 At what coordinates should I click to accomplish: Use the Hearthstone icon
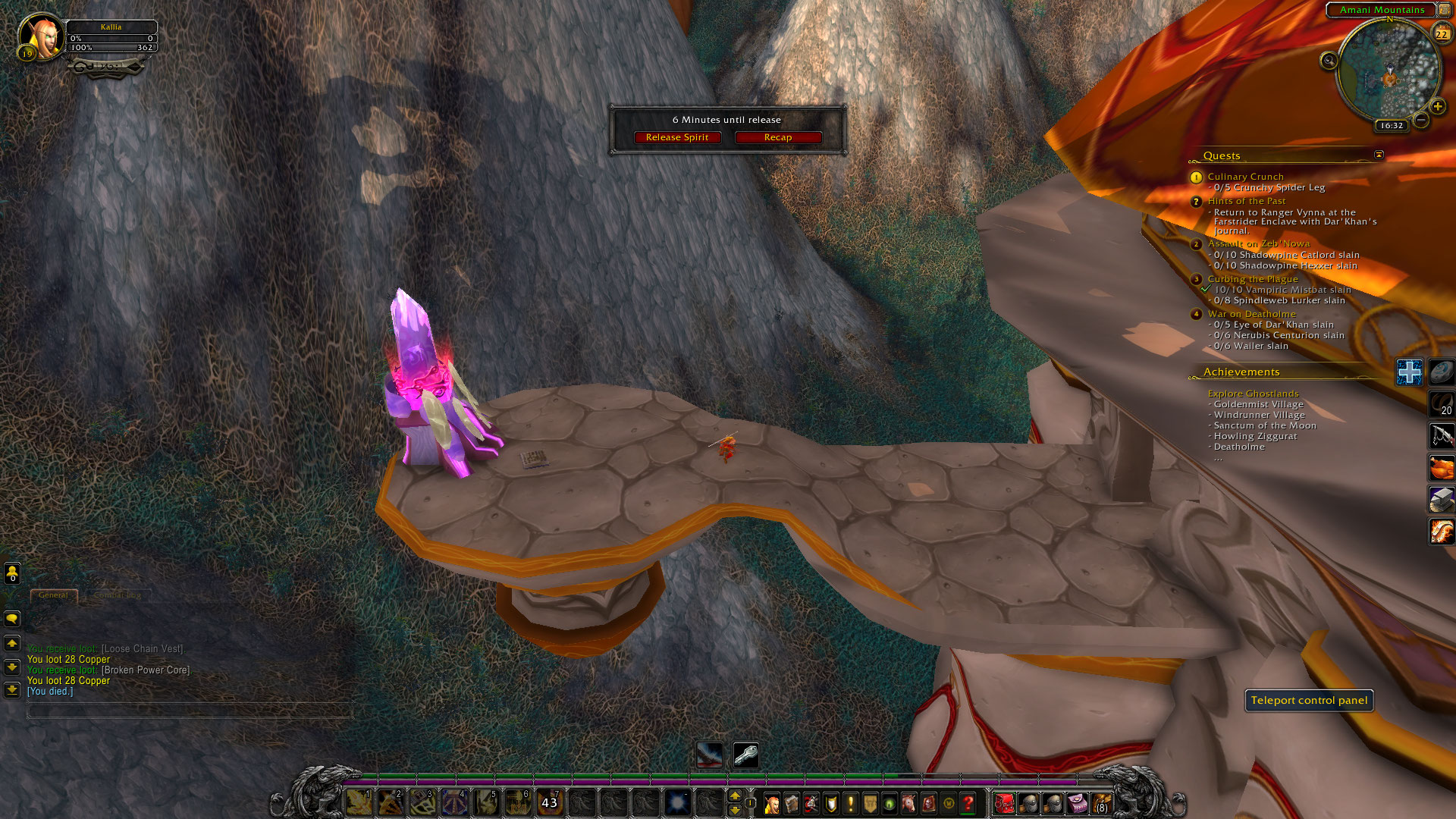point(1441,372)
